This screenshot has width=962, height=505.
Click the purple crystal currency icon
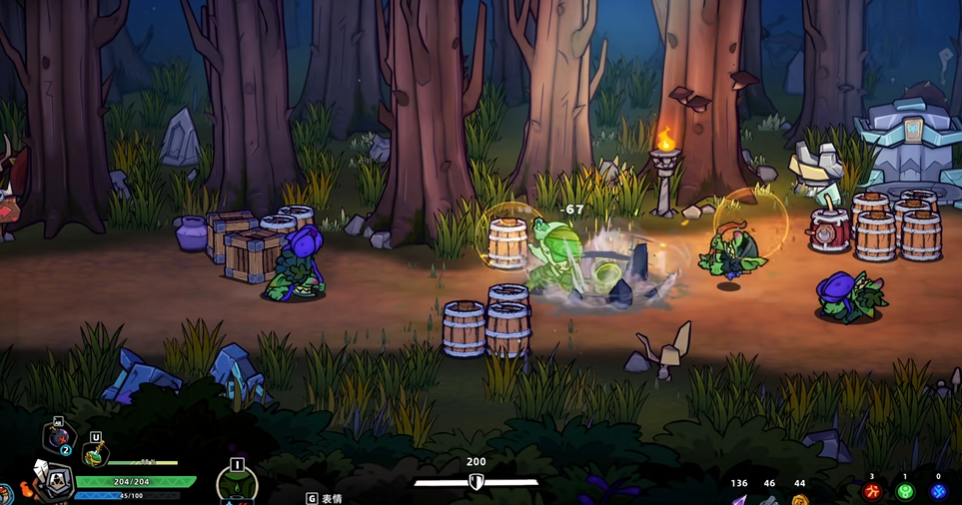click(x=739, y=498)
